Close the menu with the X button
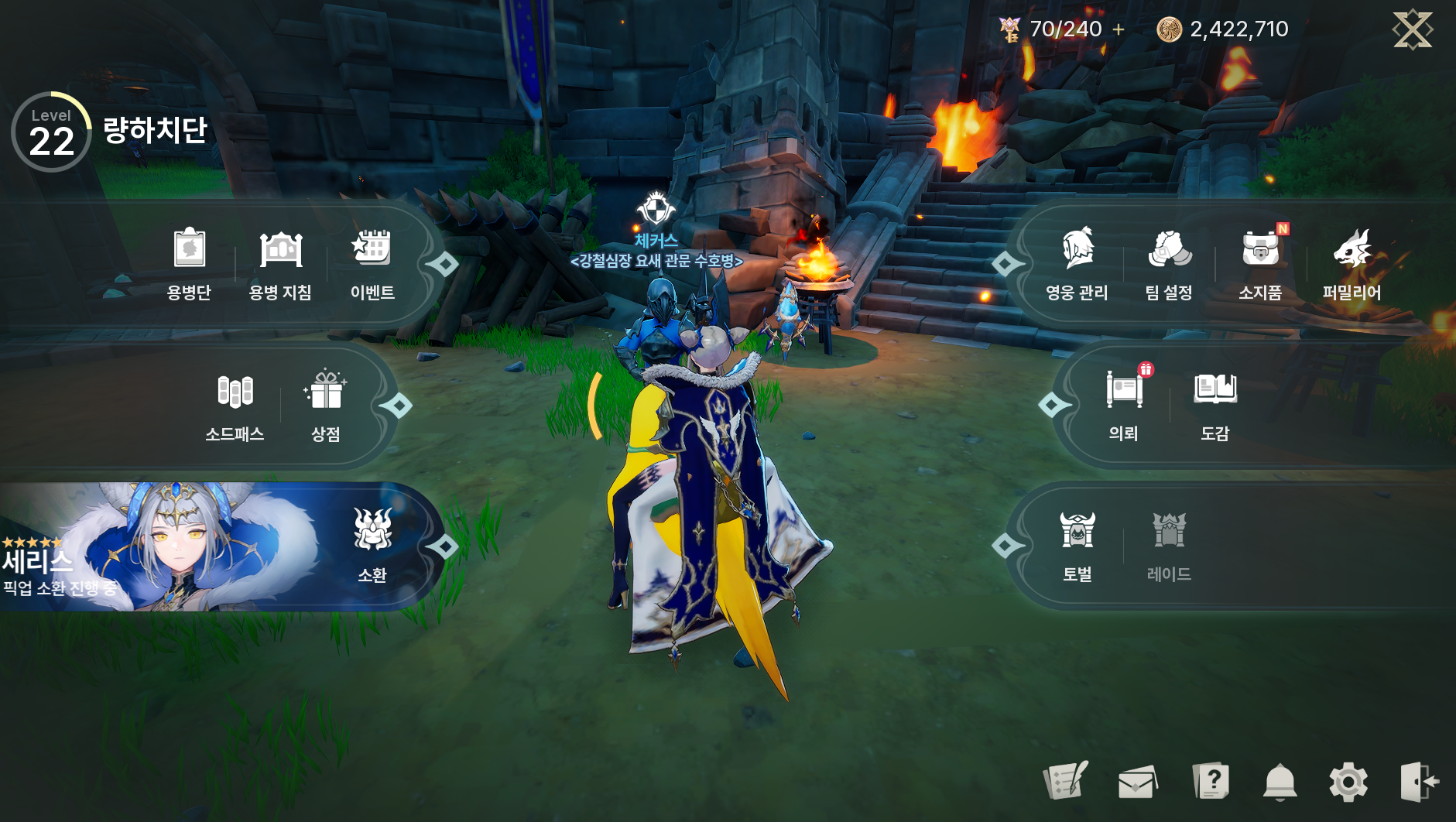Image resolution: width=1456 pixels, height=822 pixels. [1413, 29]
